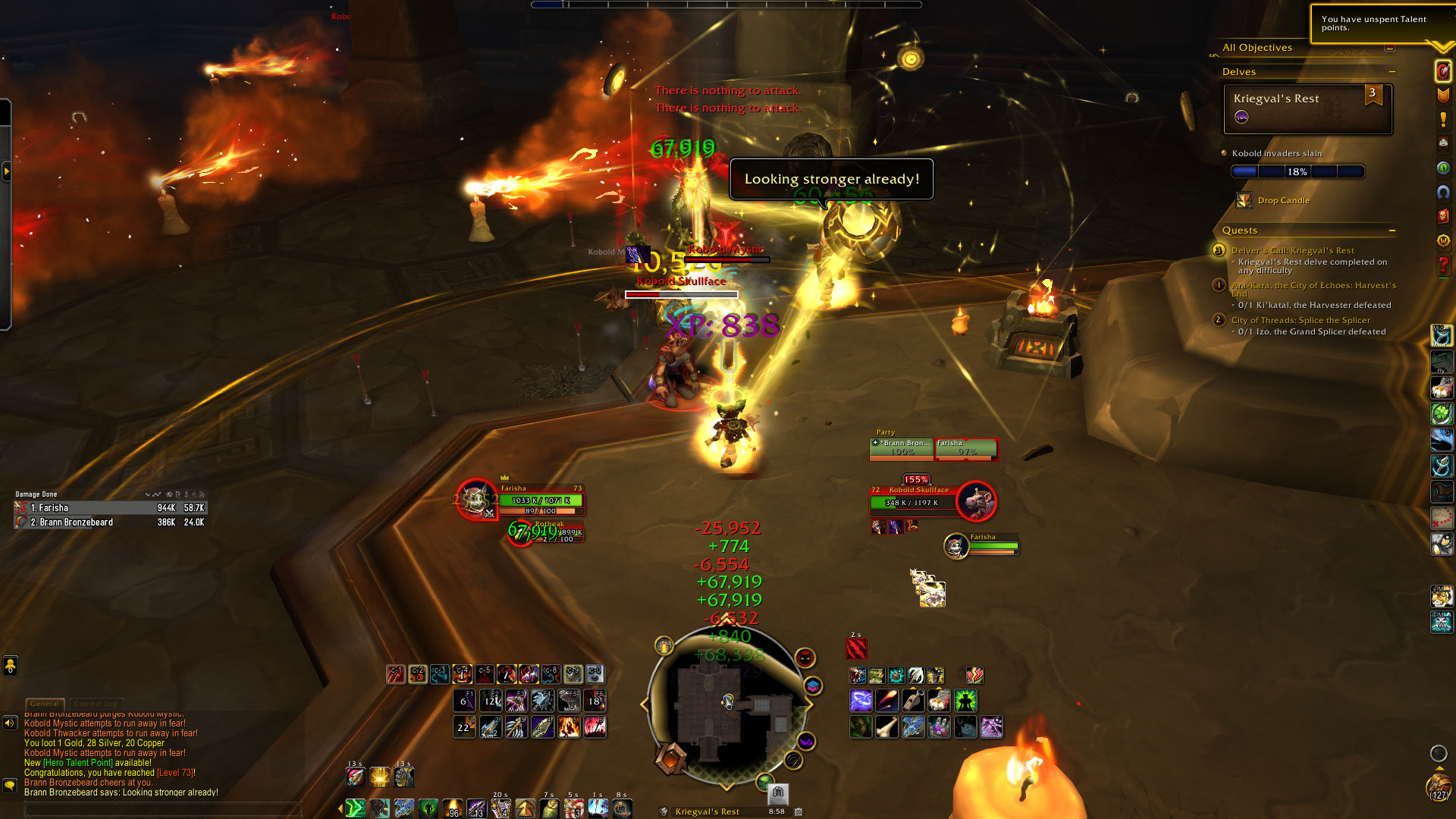Open the red question mark help button
Screen dimensions: 1456x819
point(1443,265)
